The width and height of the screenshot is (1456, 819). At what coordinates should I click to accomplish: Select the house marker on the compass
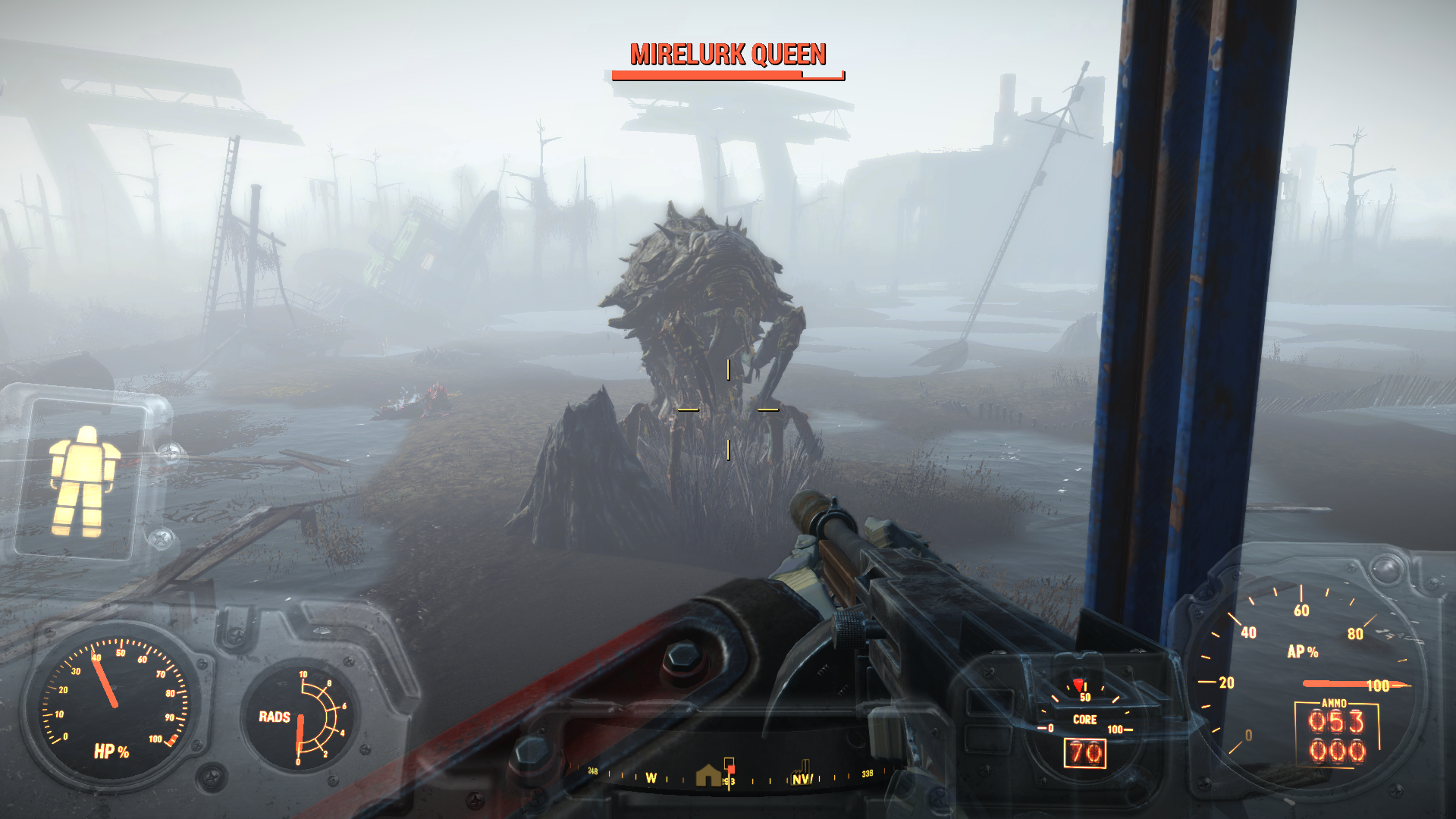click(708, 775)
